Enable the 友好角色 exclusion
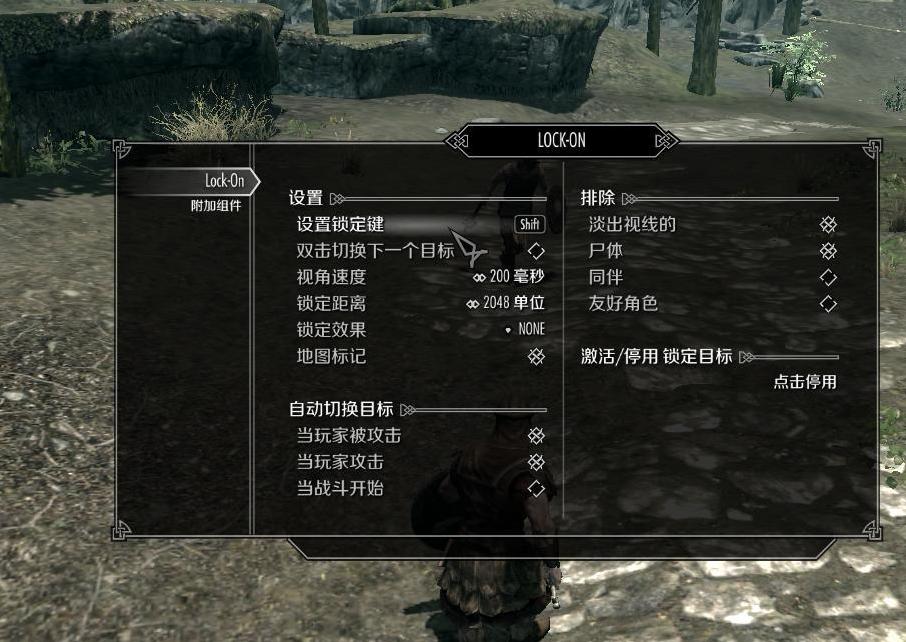The image size is (906, 642). pos(828,303)
